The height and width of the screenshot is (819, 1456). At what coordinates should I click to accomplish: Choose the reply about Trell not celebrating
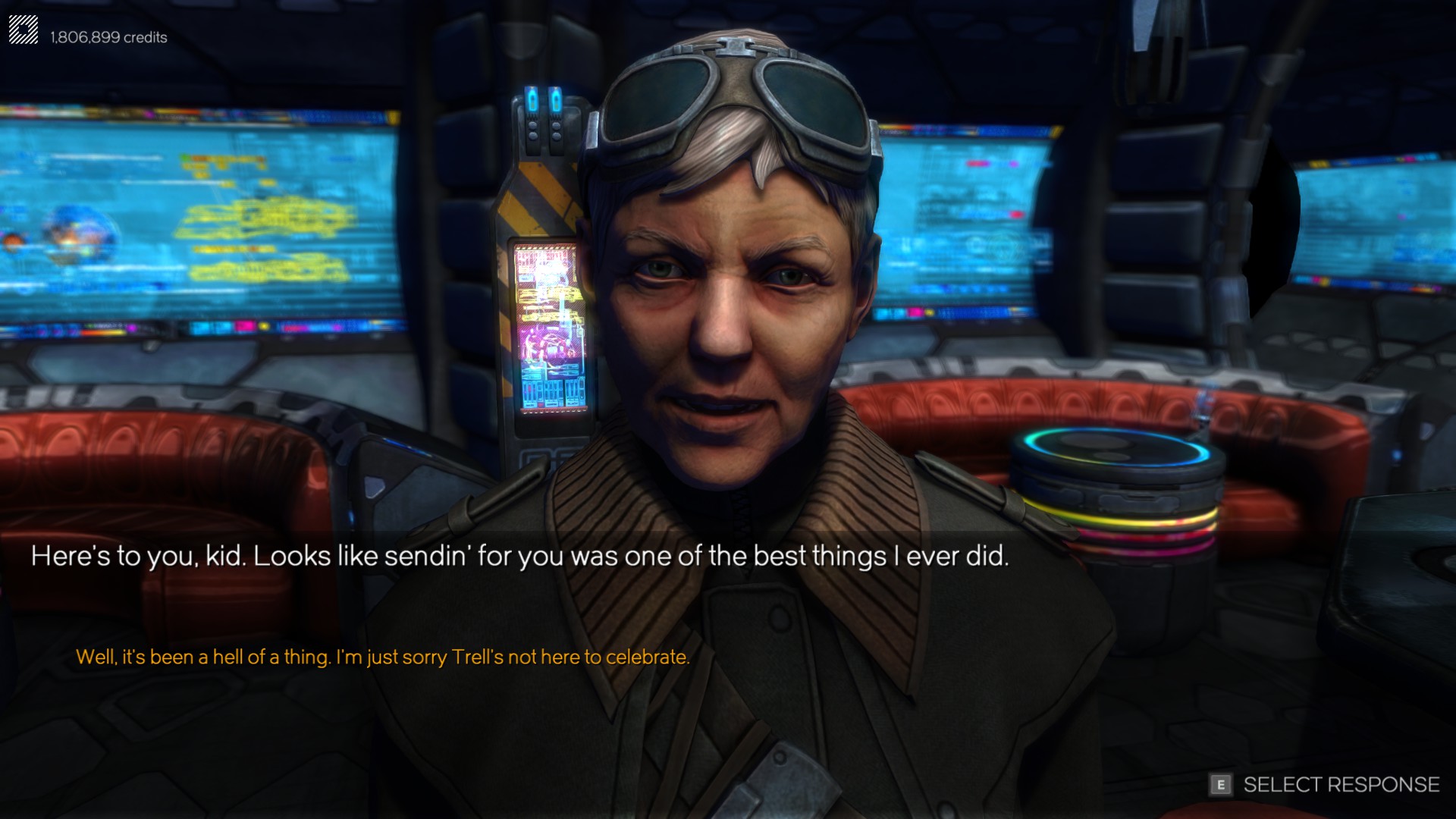(x=383, y=657)
